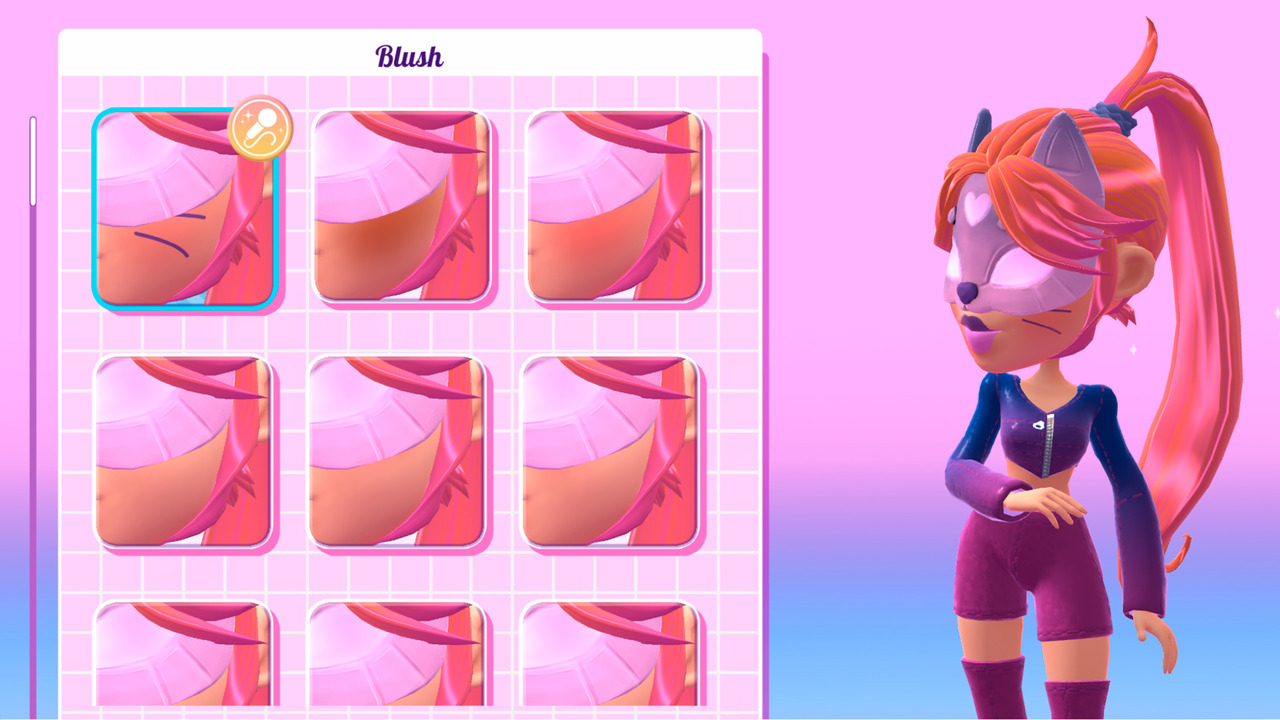Apply the rosy red blush in the top-right slot
The image size is (1280, 720).
(x=614, y=205)
